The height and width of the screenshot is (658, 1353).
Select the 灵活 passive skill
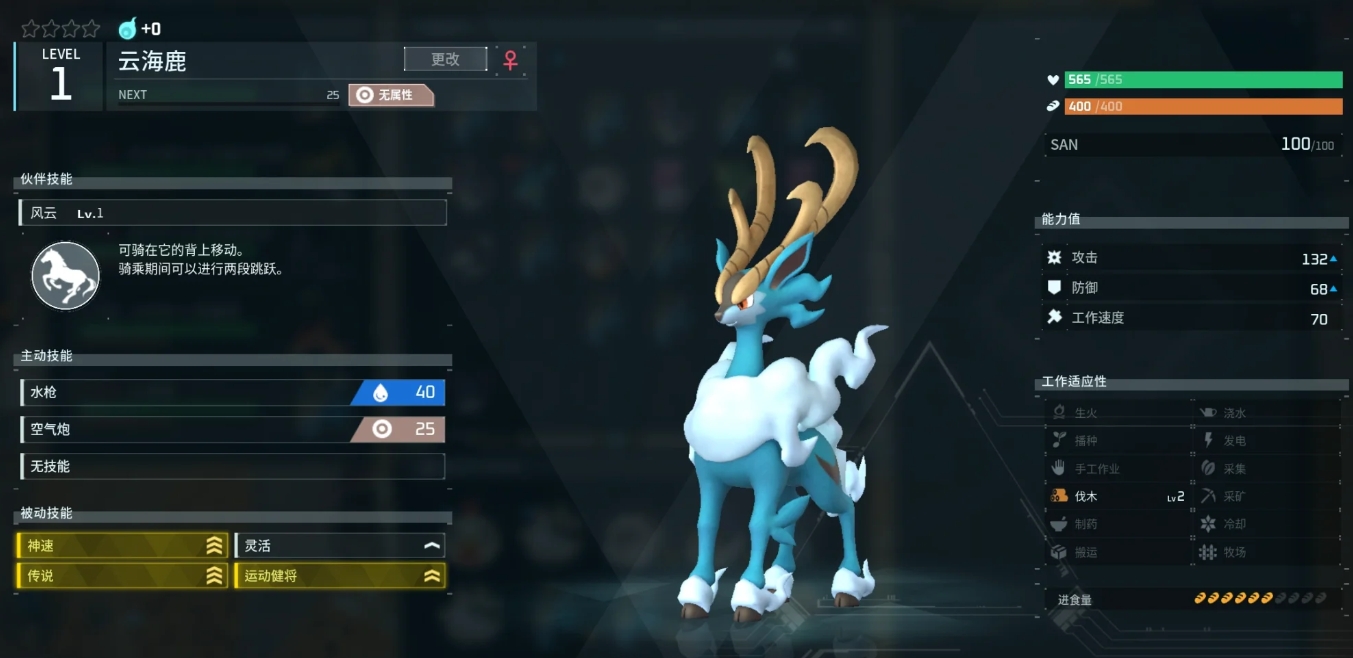pyautogui.click(x=339, y=545)
